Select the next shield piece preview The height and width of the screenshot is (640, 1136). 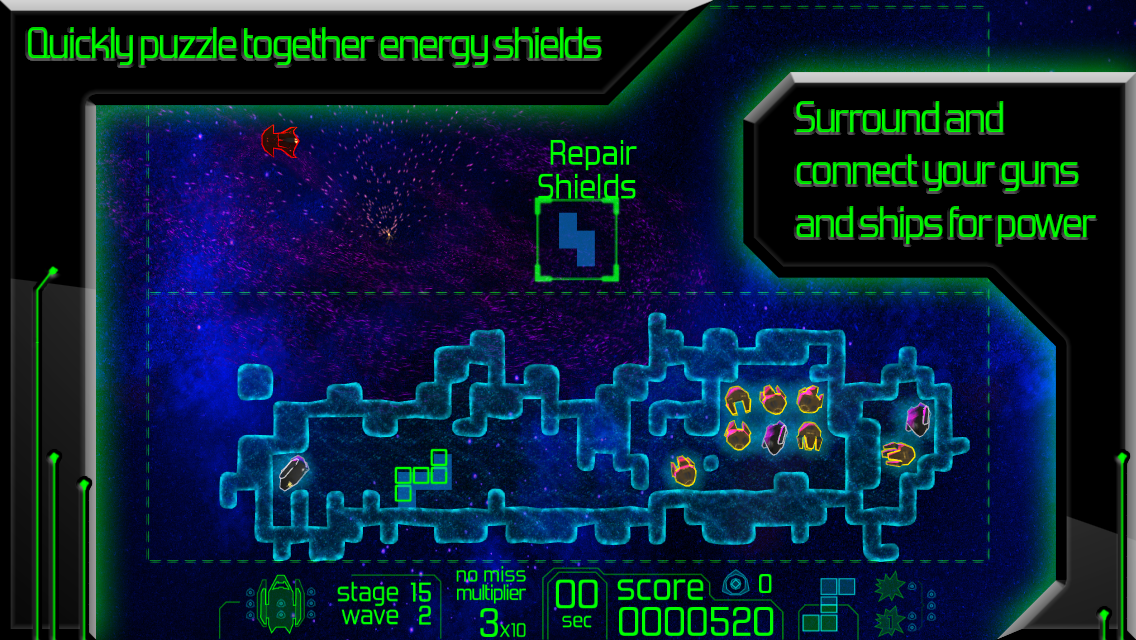[828, 604]
